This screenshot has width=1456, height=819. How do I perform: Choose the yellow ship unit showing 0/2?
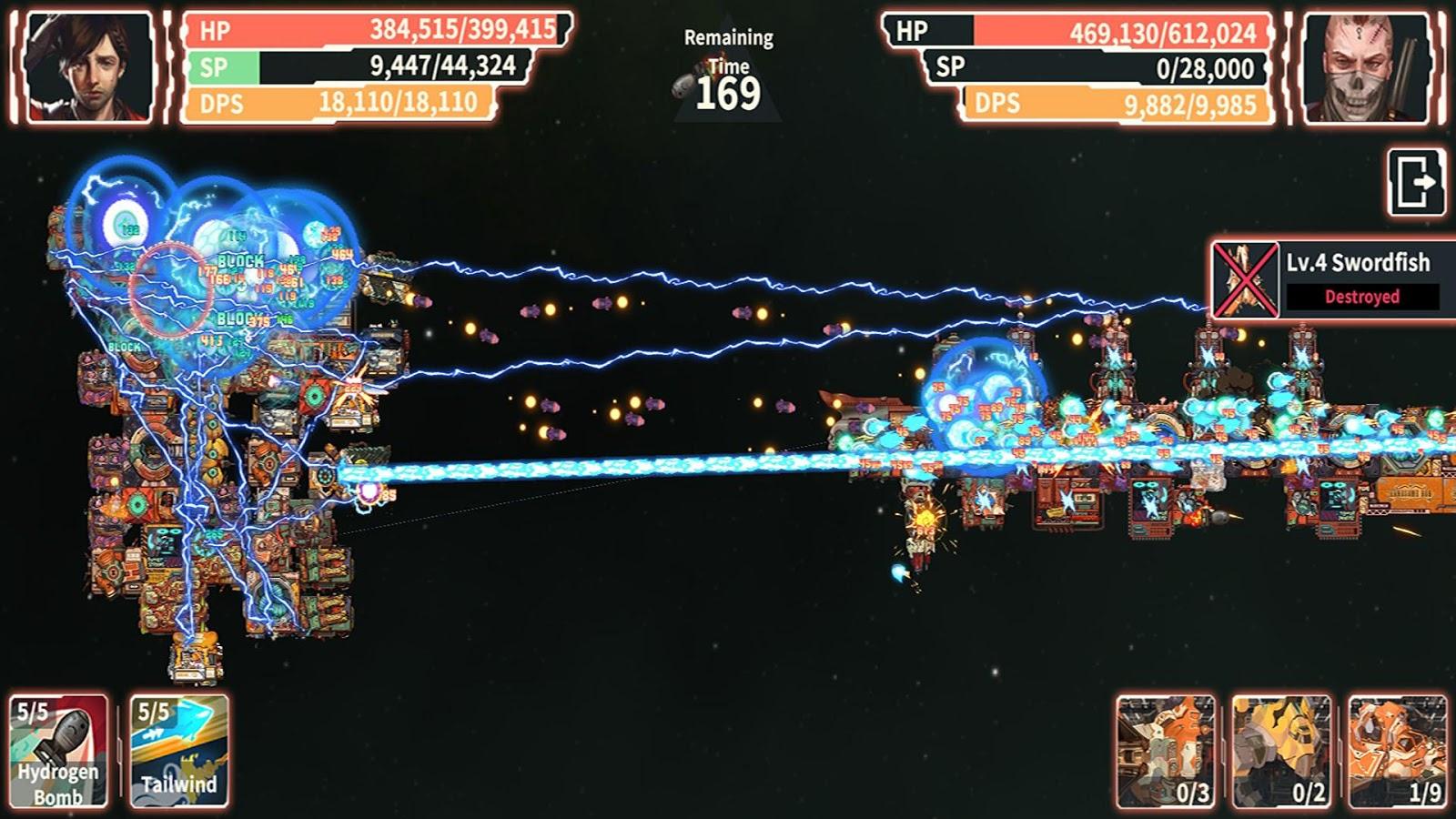tap(1281, 752)
